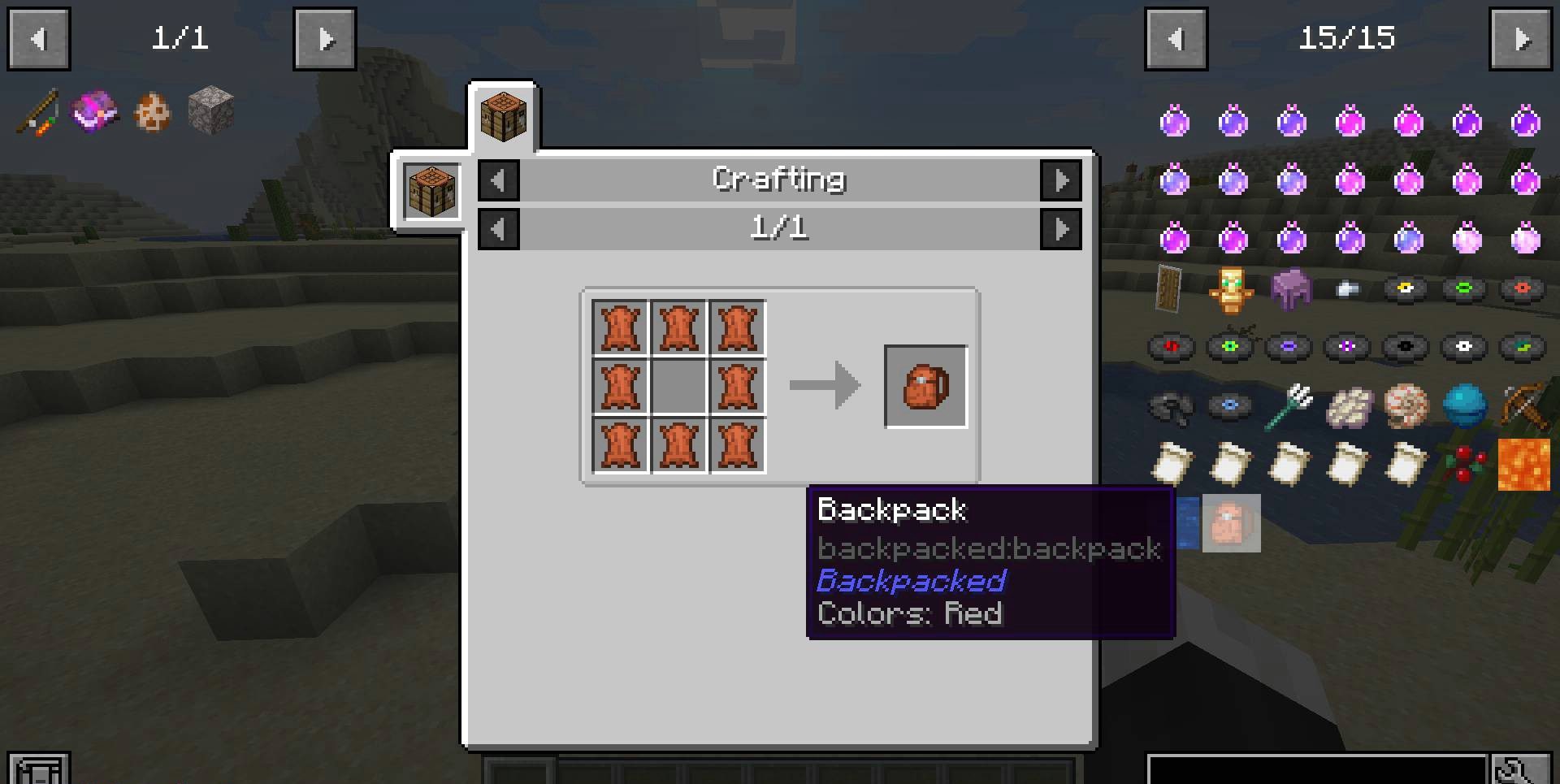Click the right arrow beside the 15/15 page counter
The width and height of the screenshot is (1560, 784).
[x=1522, y=38]
